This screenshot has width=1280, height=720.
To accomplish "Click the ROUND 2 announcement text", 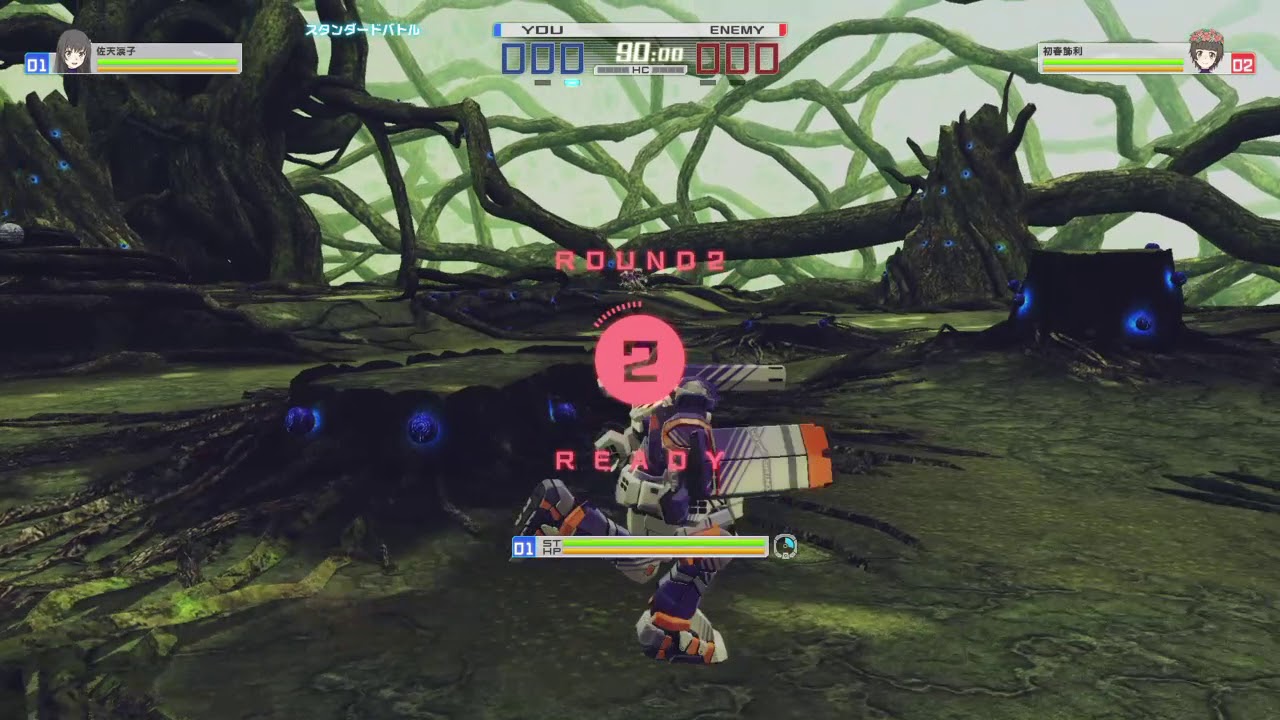I will pyautogui.click(x=639, y=260).
